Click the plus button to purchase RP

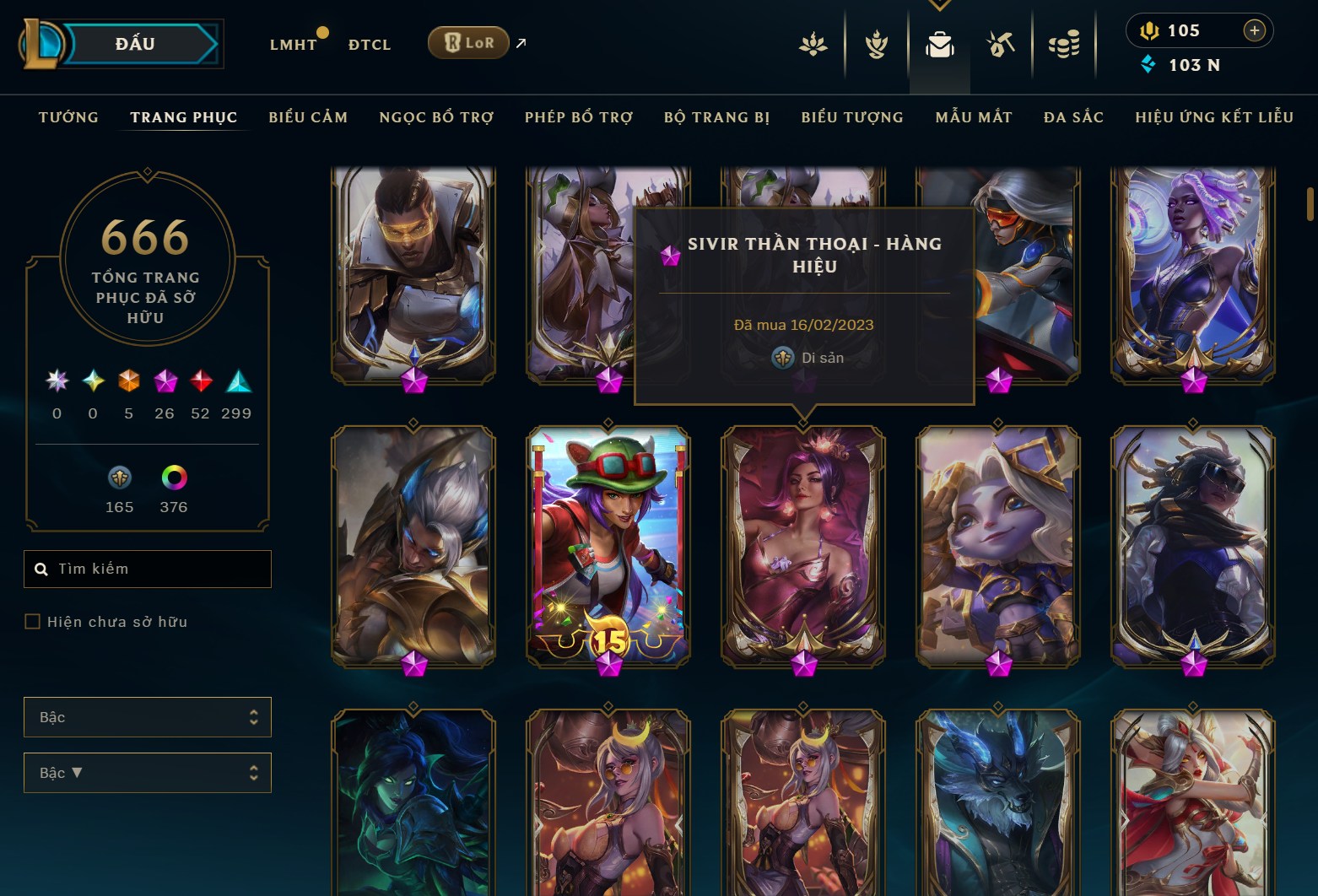(x=1256, y=30)
